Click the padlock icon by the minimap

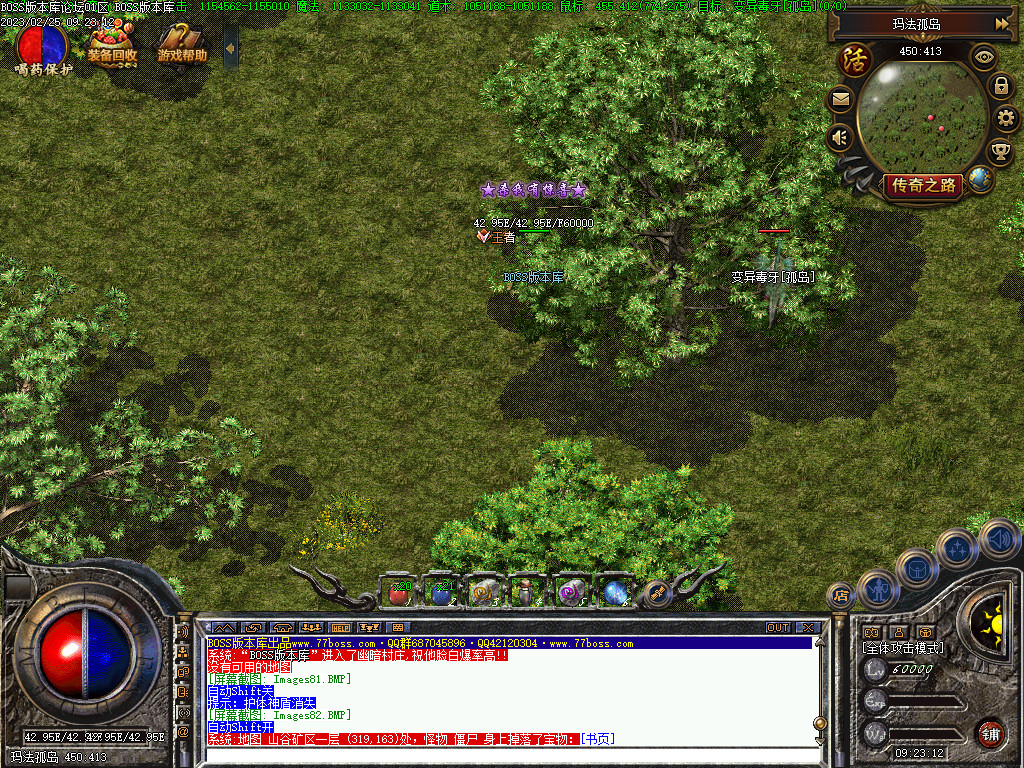pos(1000,86)
